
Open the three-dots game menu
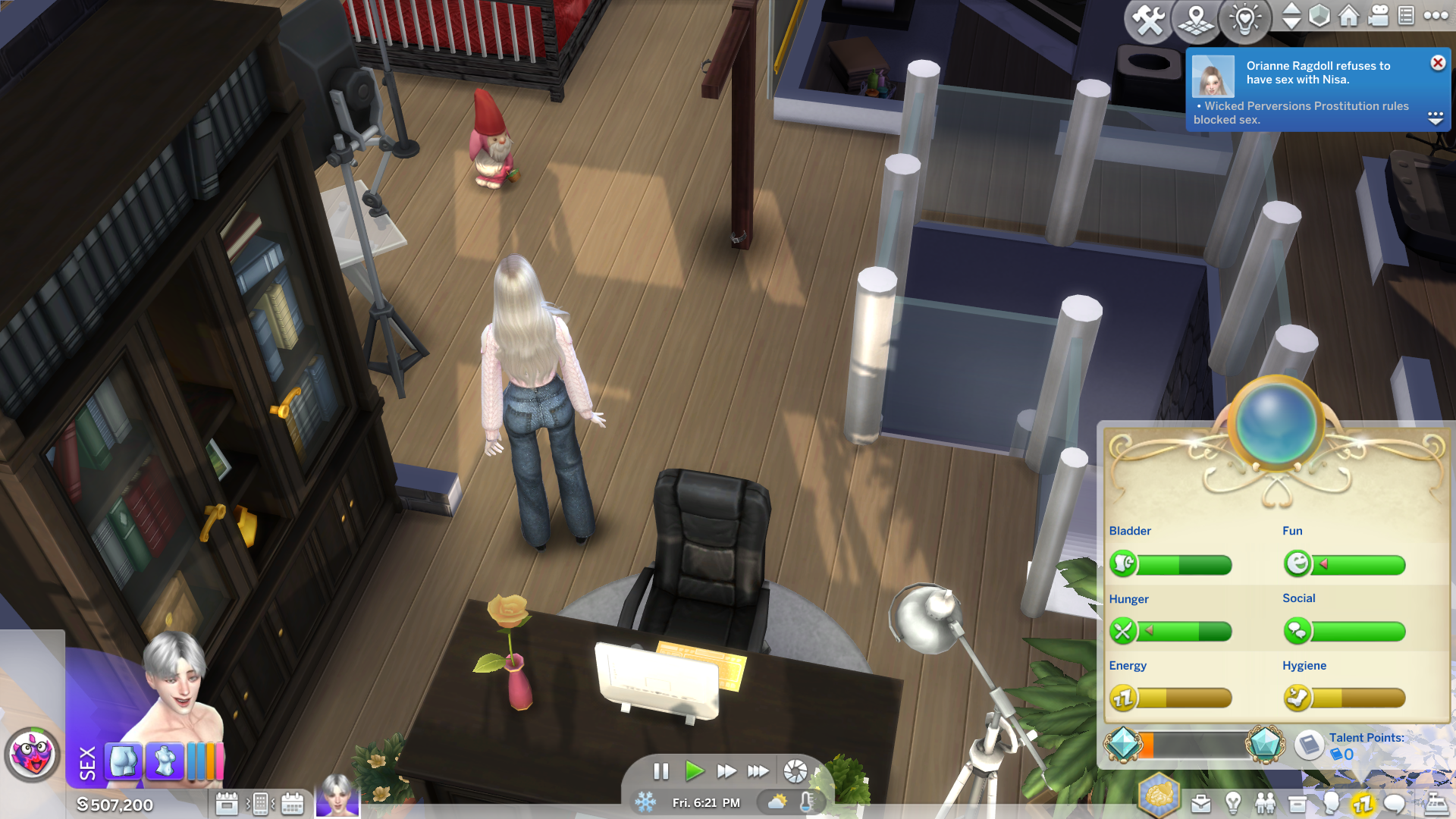point(1436,16)
